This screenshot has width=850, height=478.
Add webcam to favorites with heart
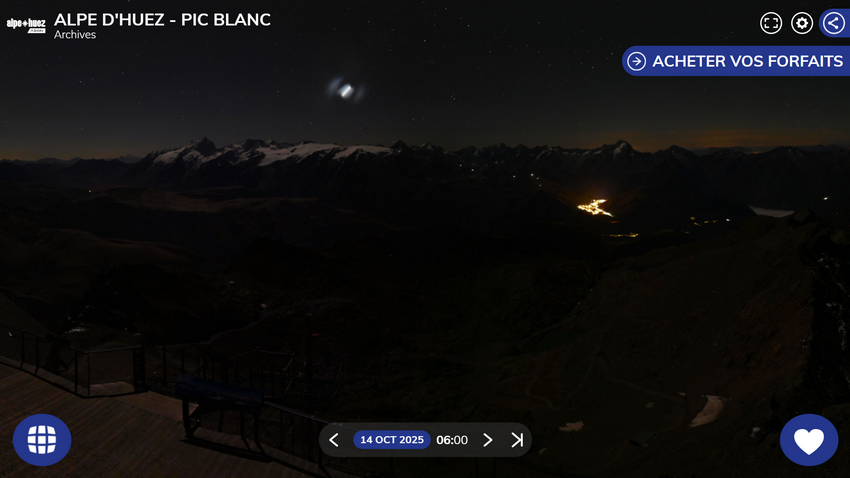click(808, 440)
